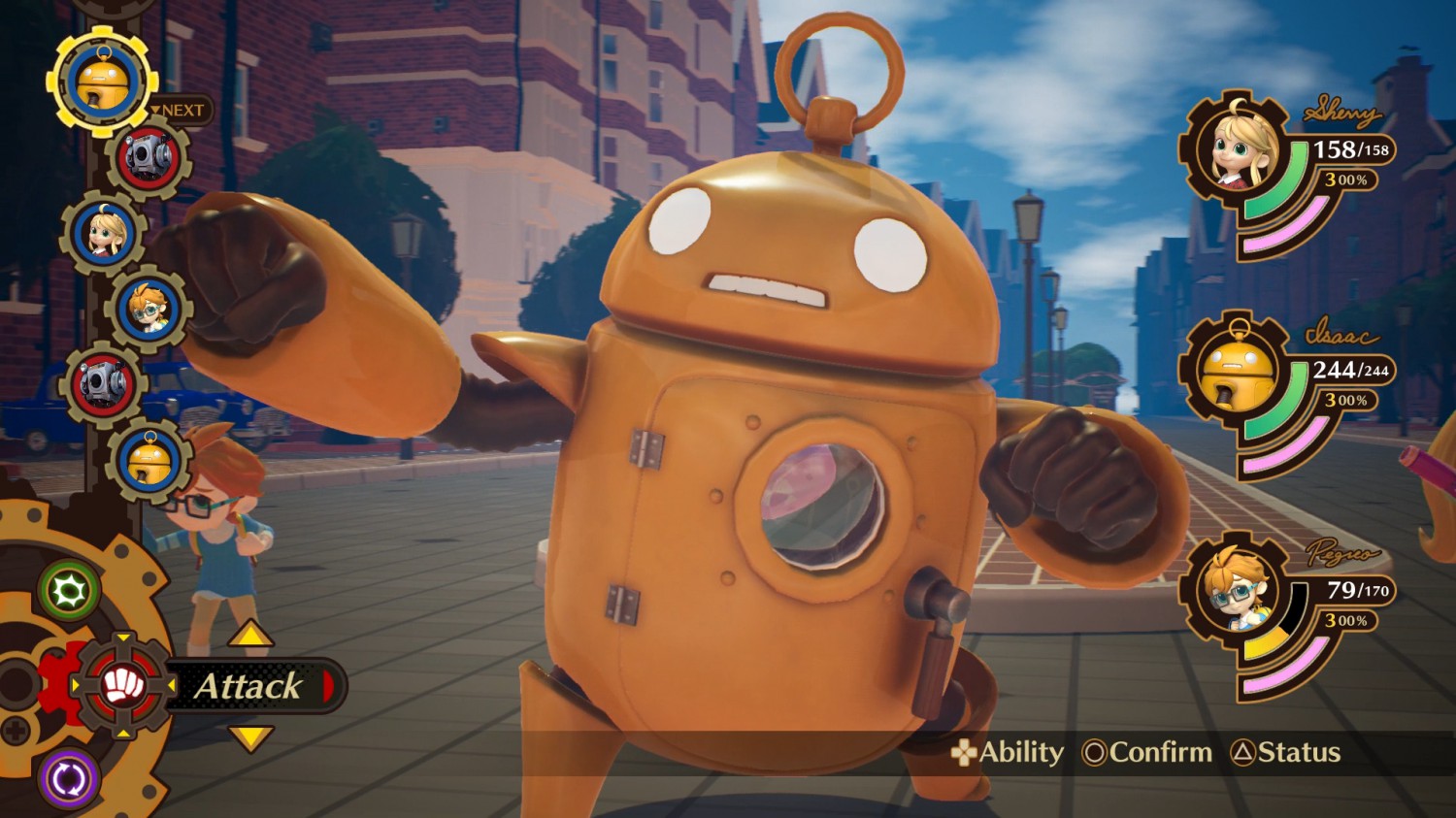Click Pegreo's icon in the turn order
The height and width of the screenshot is (818, 1456).
pos(149,310)
